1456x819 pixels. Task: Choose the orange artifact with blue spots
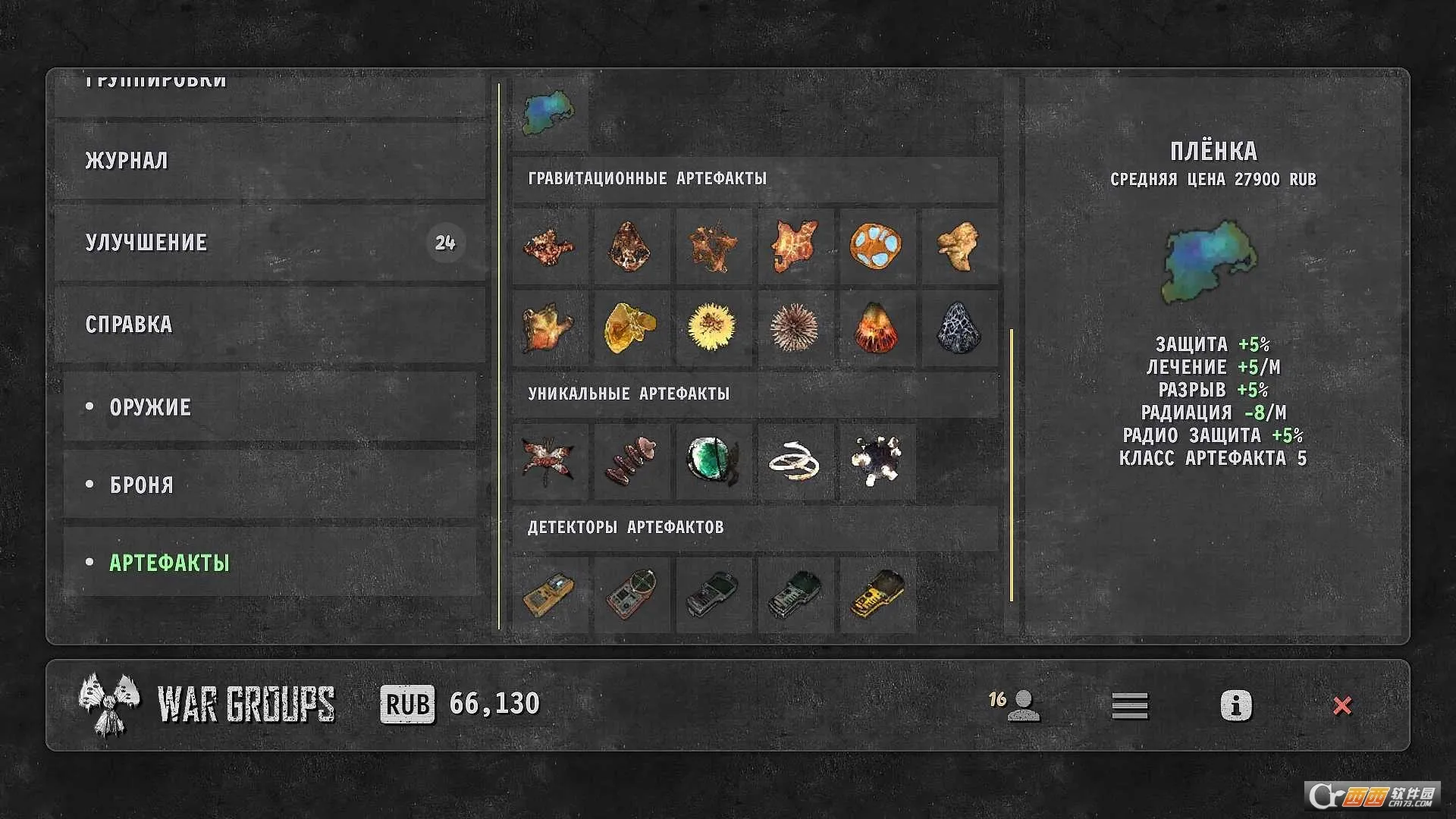point(876,246)
